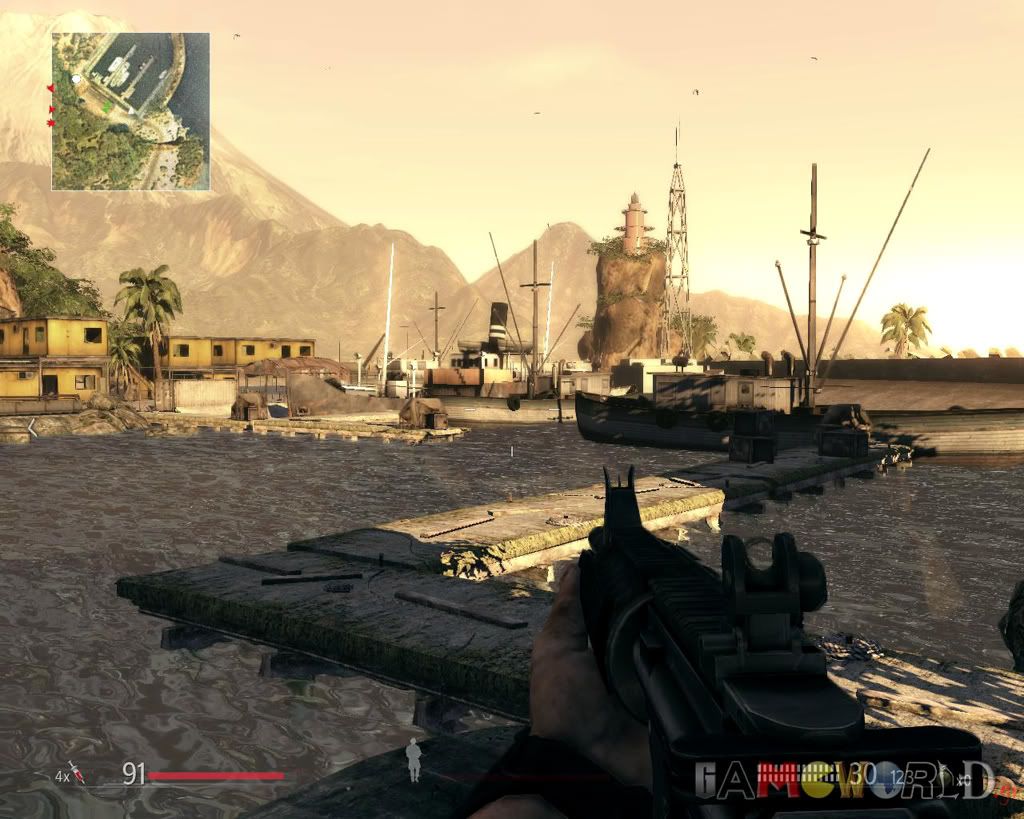1024x819 pixels.
Task: Click the soldier stance silhouette icon
Action: point(412,759)
